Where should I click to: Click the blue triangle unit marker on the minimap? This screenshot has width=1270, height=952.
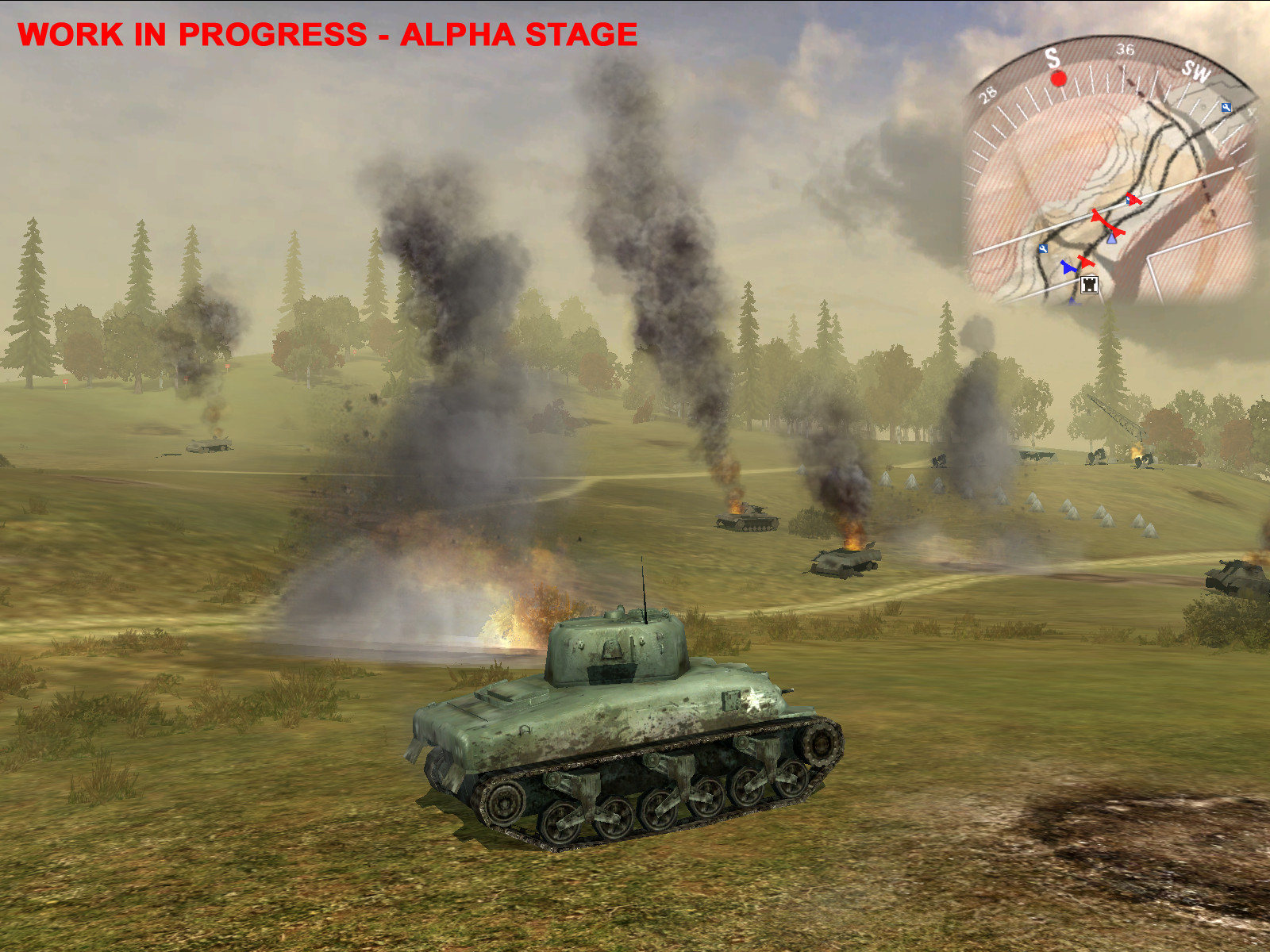coord(1111,239)
